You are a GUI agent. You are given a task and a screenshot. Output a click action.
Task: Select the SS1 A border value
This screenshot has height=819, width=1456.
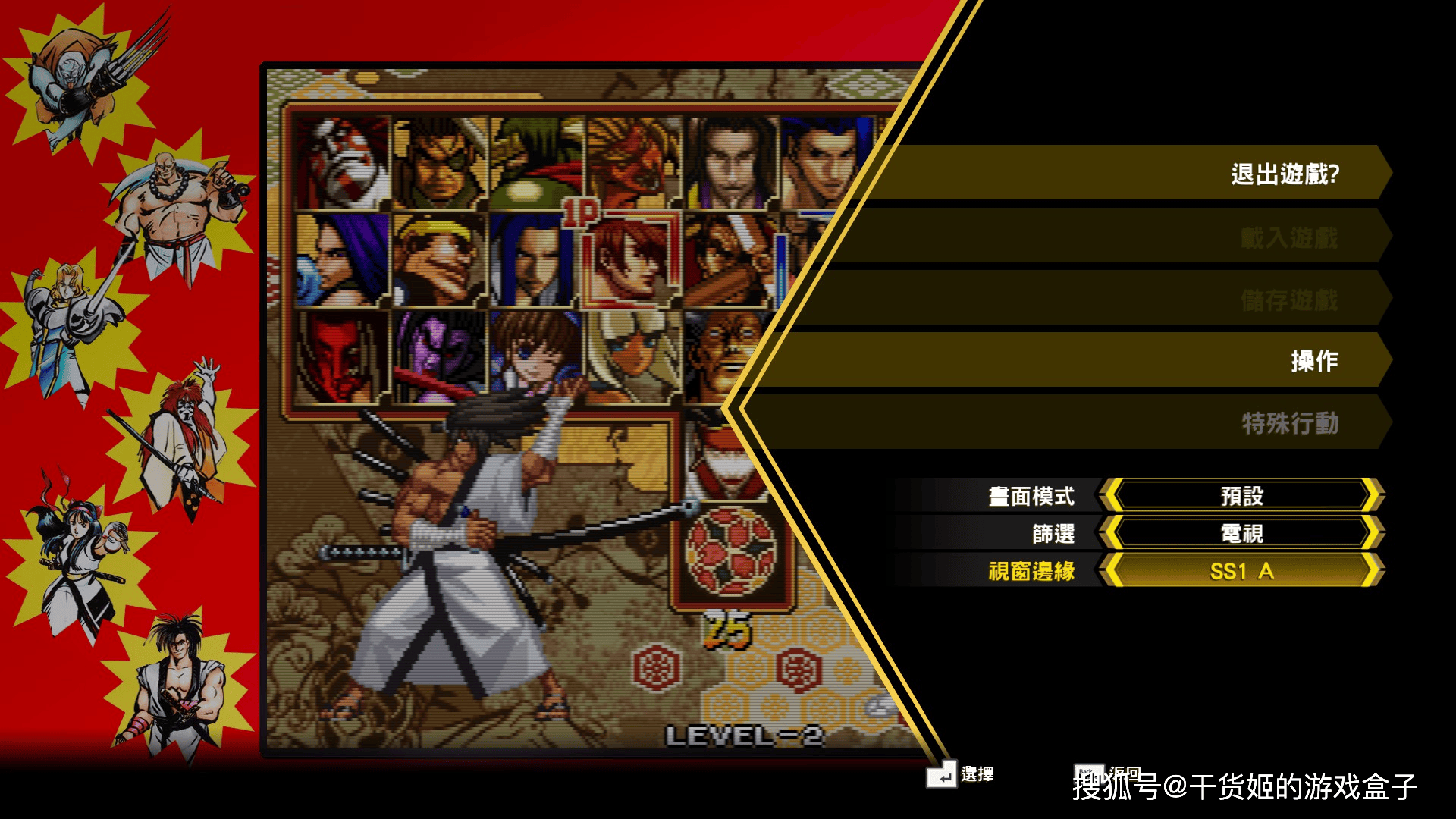(1241, 571)
